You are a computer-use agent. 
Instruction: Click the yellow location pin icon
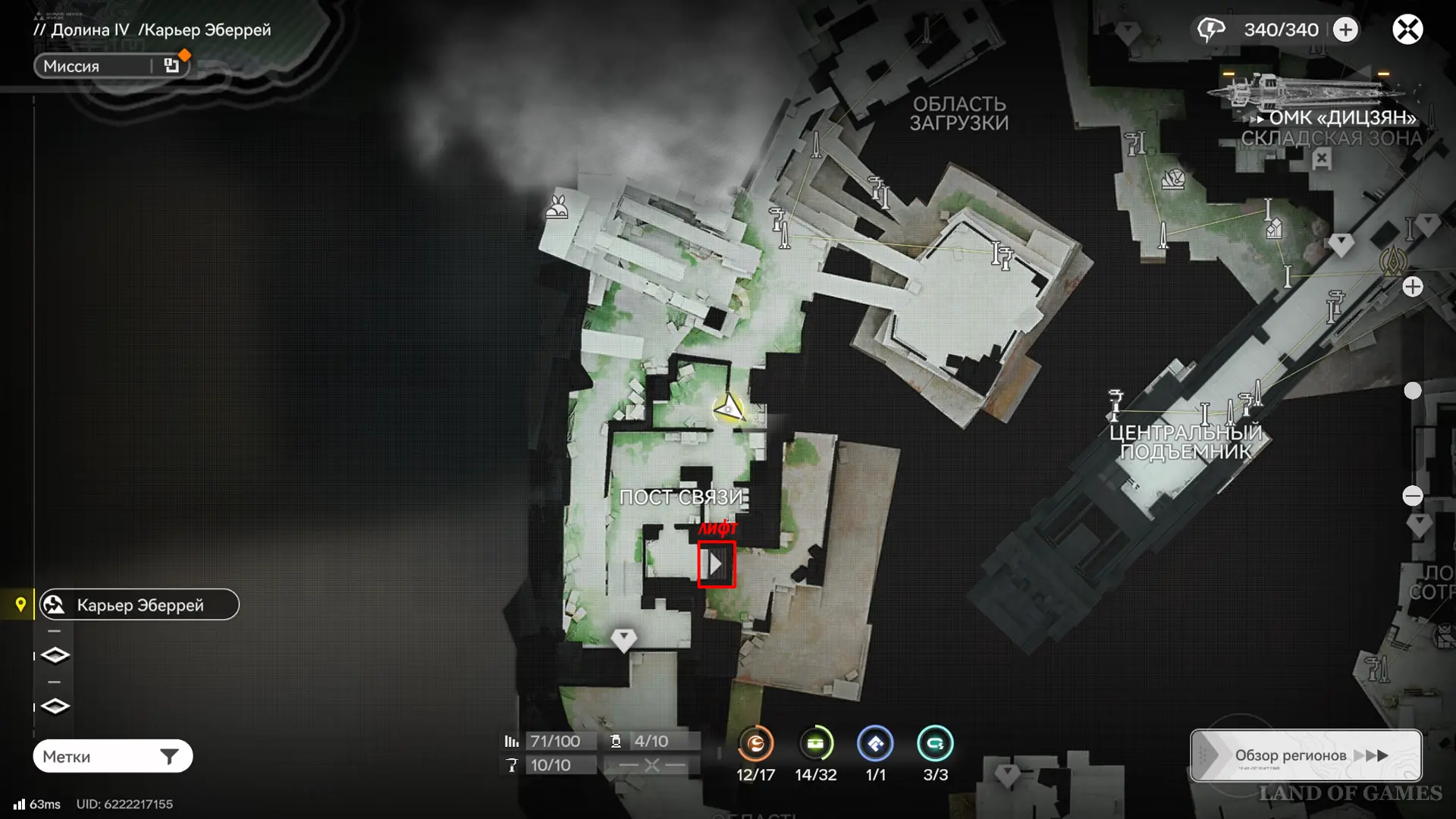20,604
